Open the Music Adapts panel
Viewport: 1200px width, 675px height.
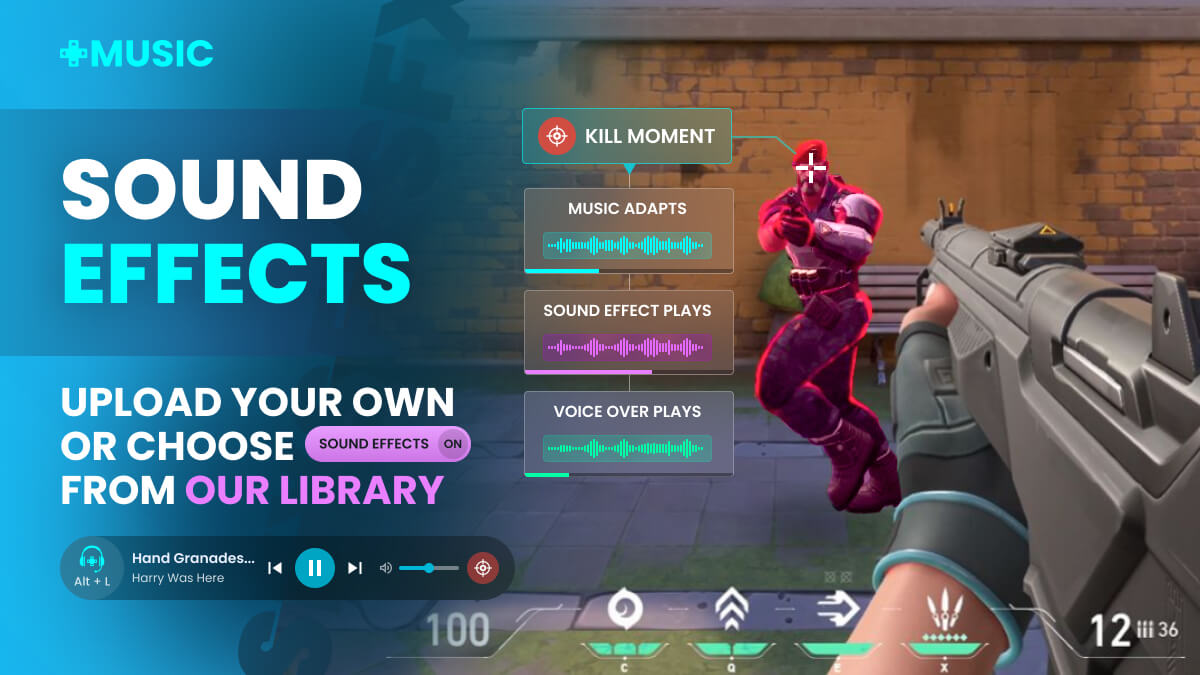tap(628, 230)
